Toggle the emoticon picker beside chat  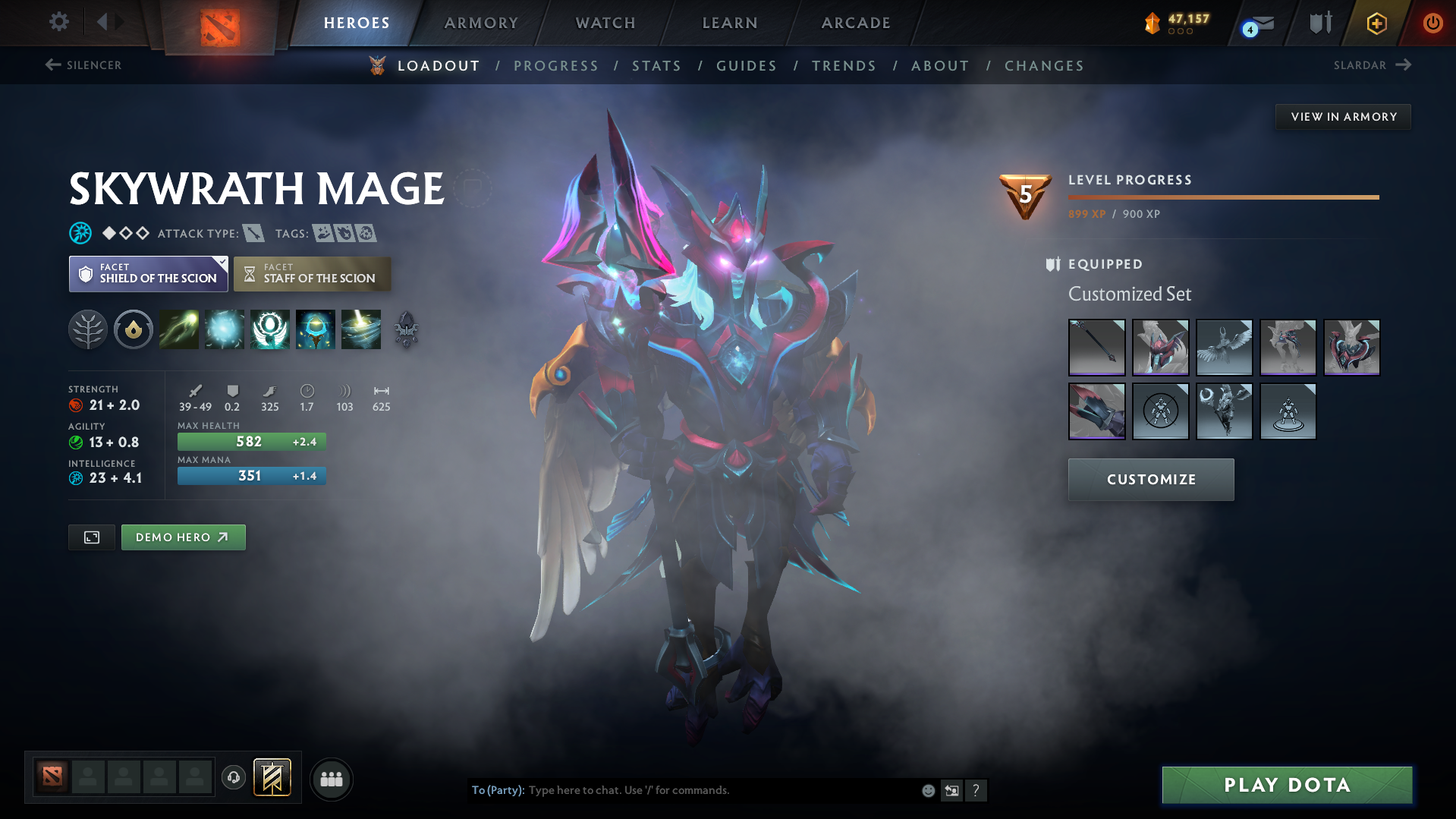pyautogui.click(x=928, y=790)
